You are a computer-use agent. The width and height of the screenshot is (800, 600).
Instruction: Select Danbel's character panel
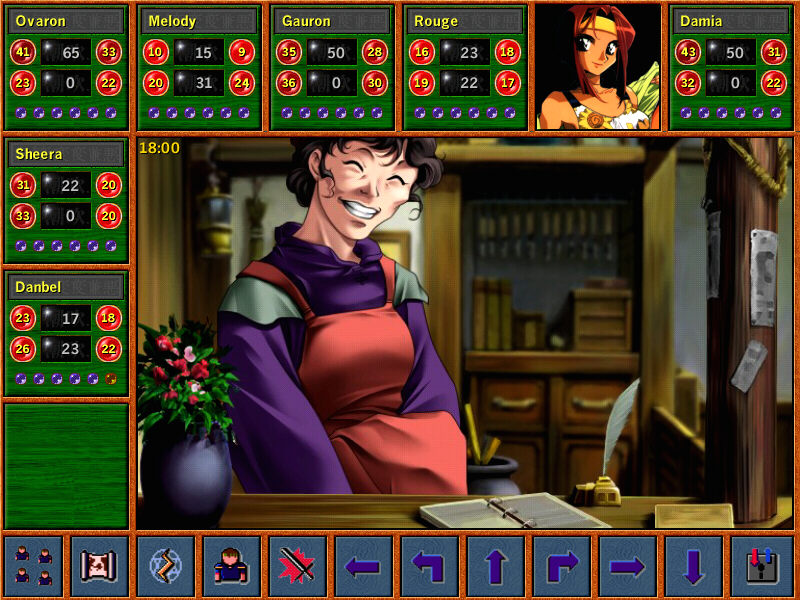coord(67,333)
